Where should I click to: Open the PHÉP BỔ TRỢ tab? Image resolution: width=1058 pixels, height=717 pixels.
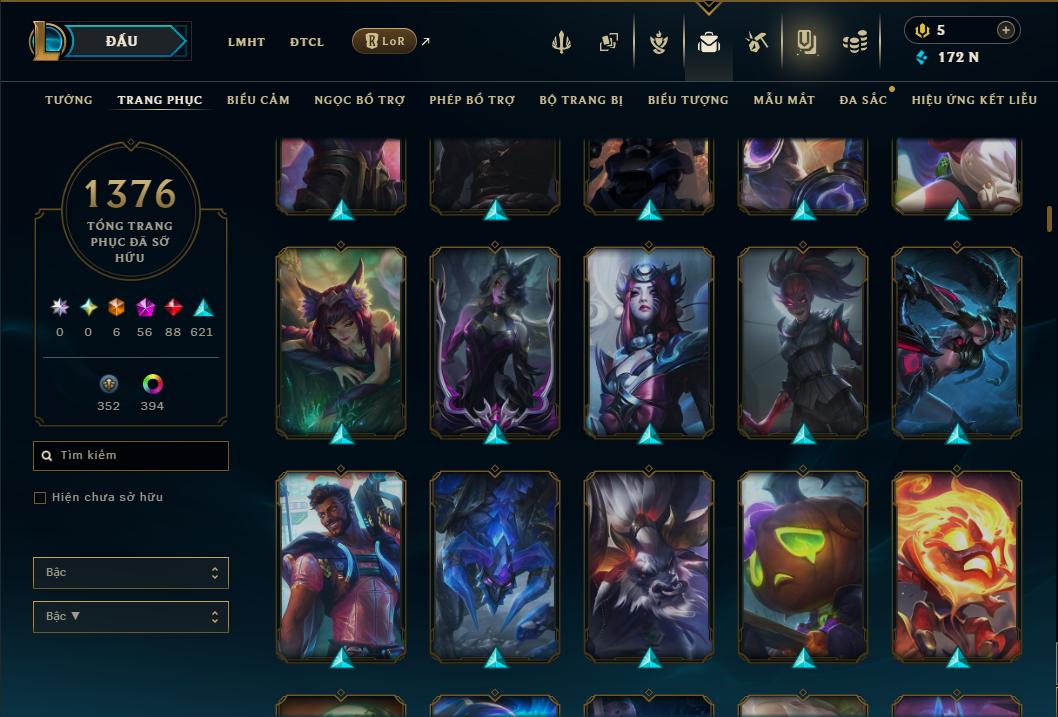(472, 100)
